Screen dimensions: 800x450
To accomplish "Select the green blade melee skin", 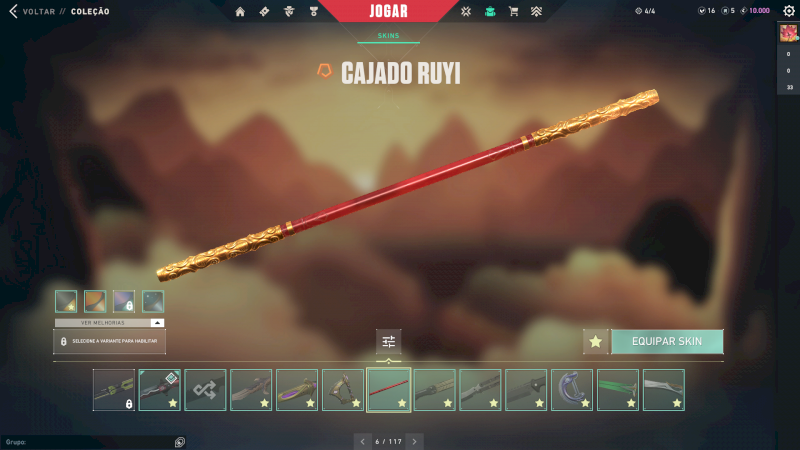I will [x=618, y=390].
